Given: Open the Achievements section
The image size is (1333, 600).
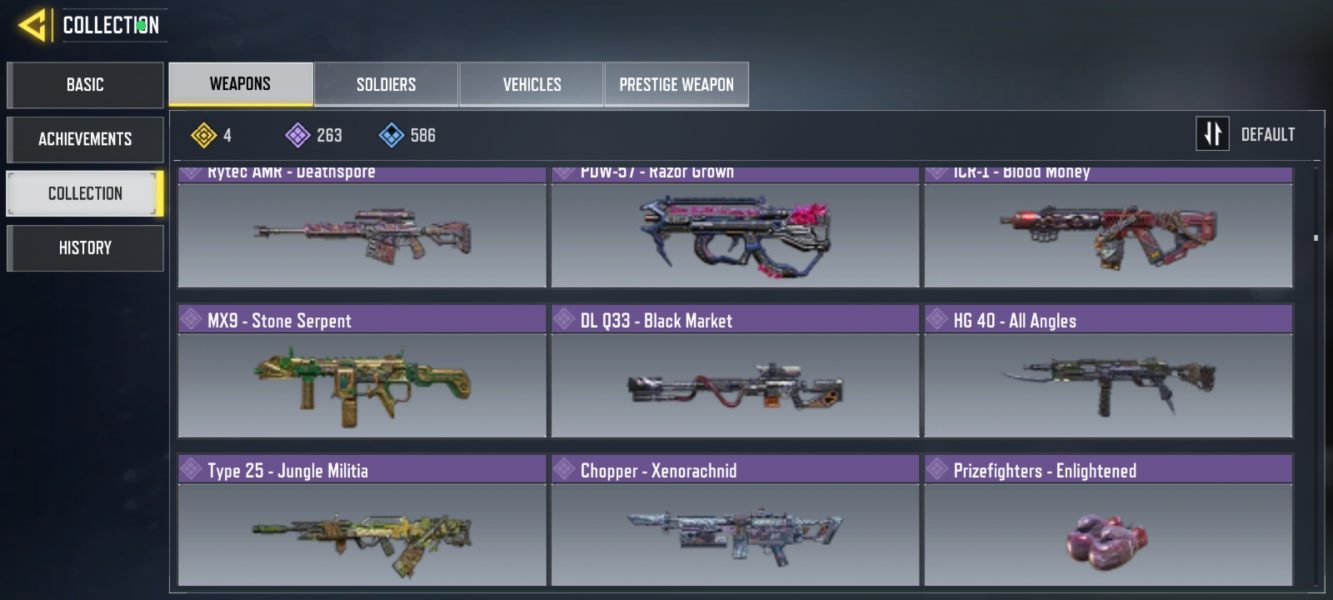Looking at the screenshot, I should click(85, 139).
